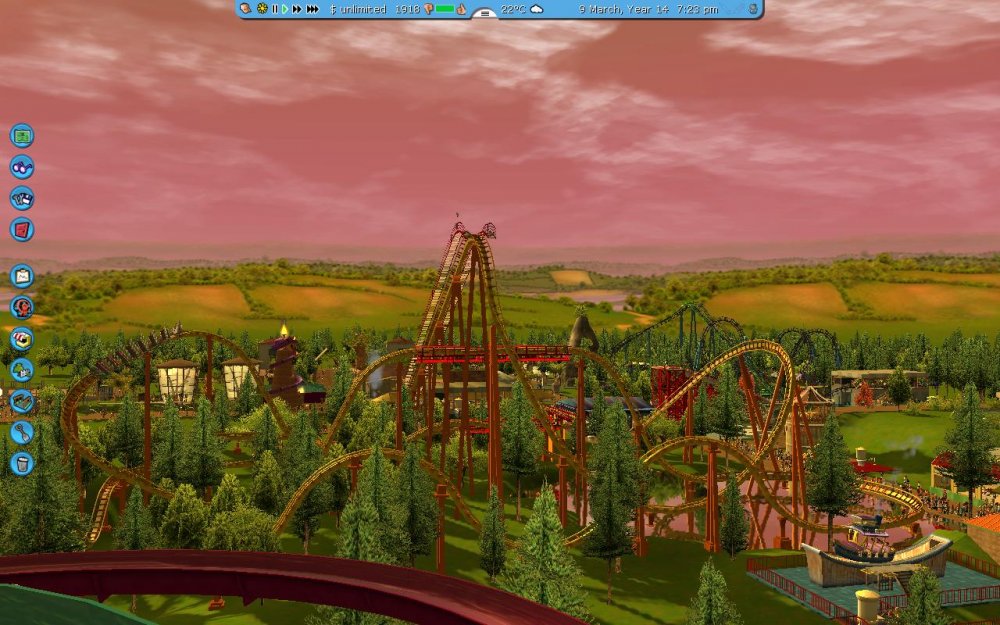Click the sun icon in status bar

[x=262, y=9]
